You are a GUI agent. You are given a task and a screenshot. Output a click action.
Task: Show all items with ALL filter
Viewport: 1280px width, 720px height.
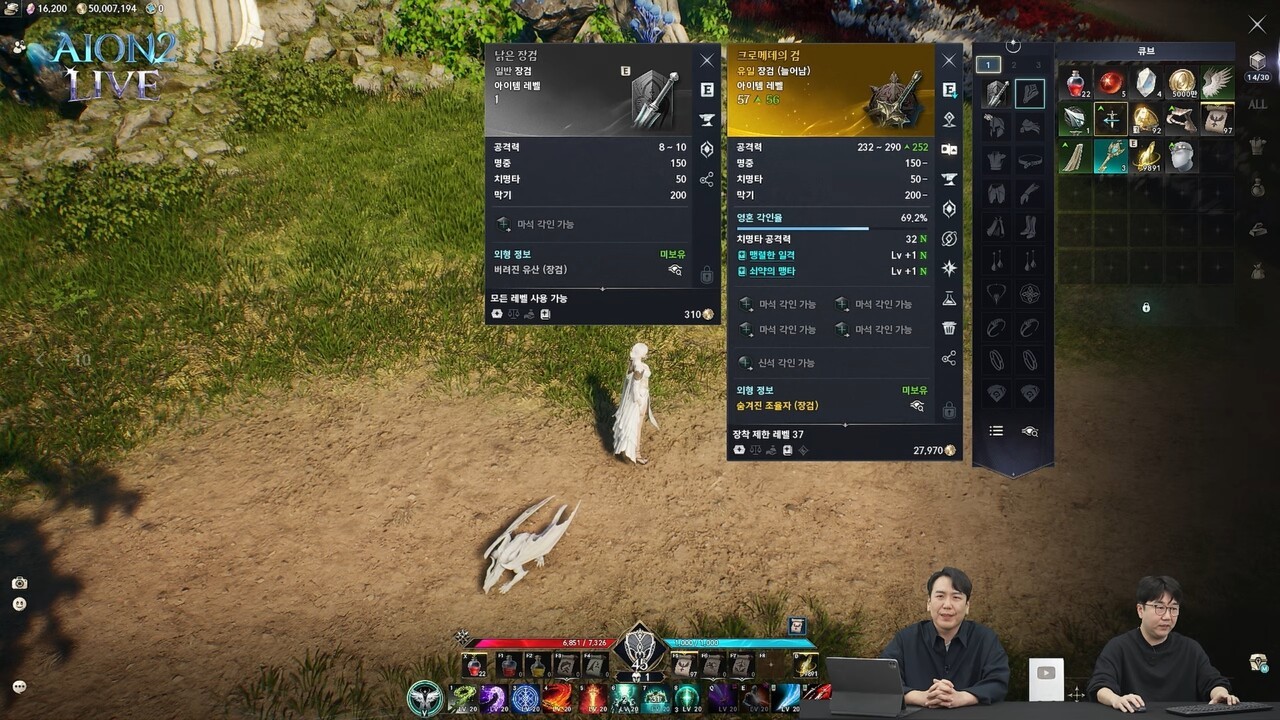[x=1258, y=104]
